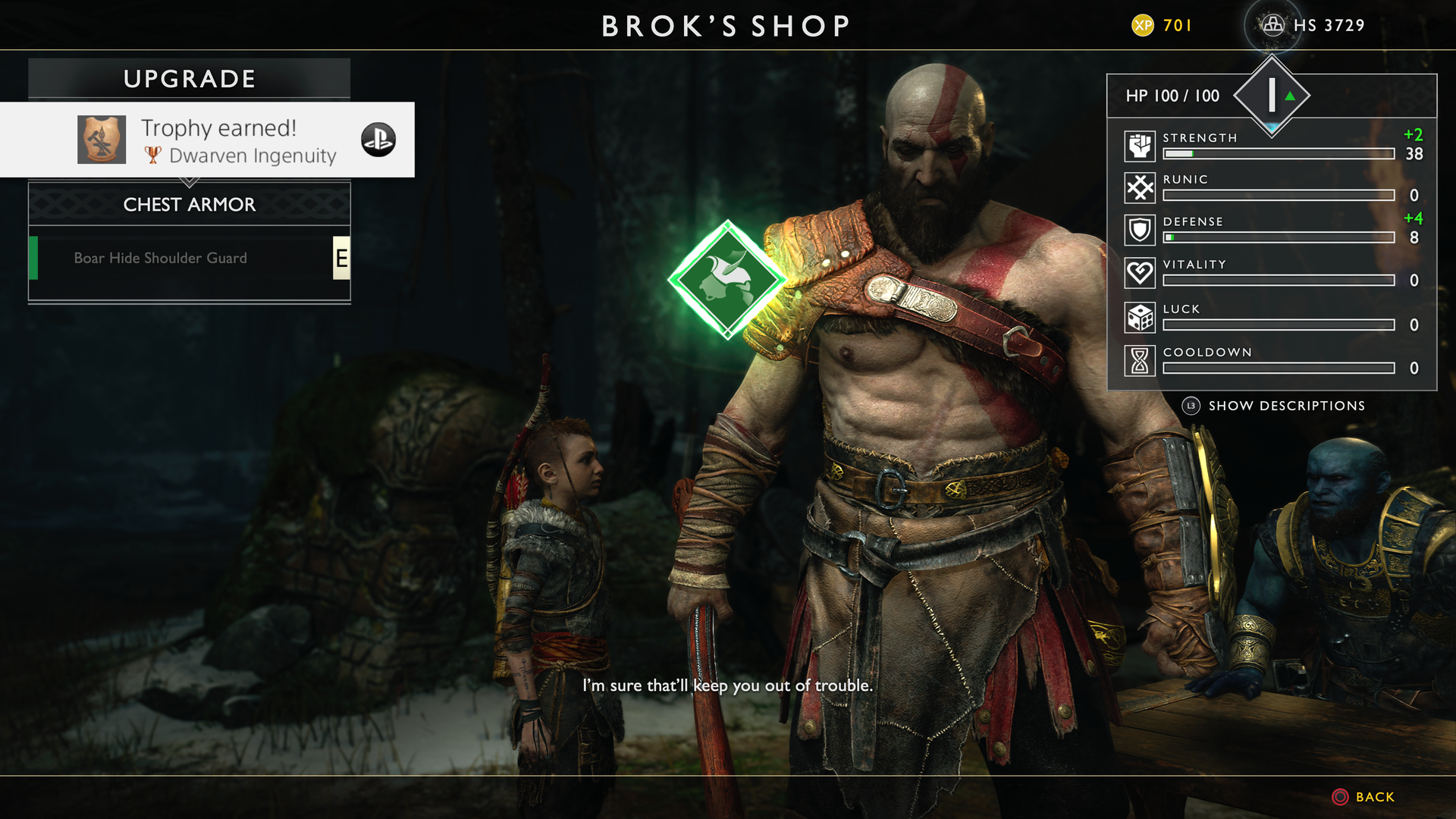This screenshot has width=1456, height=819.
Task: Click the Trophy earned notification
Action: coord(207,140)
